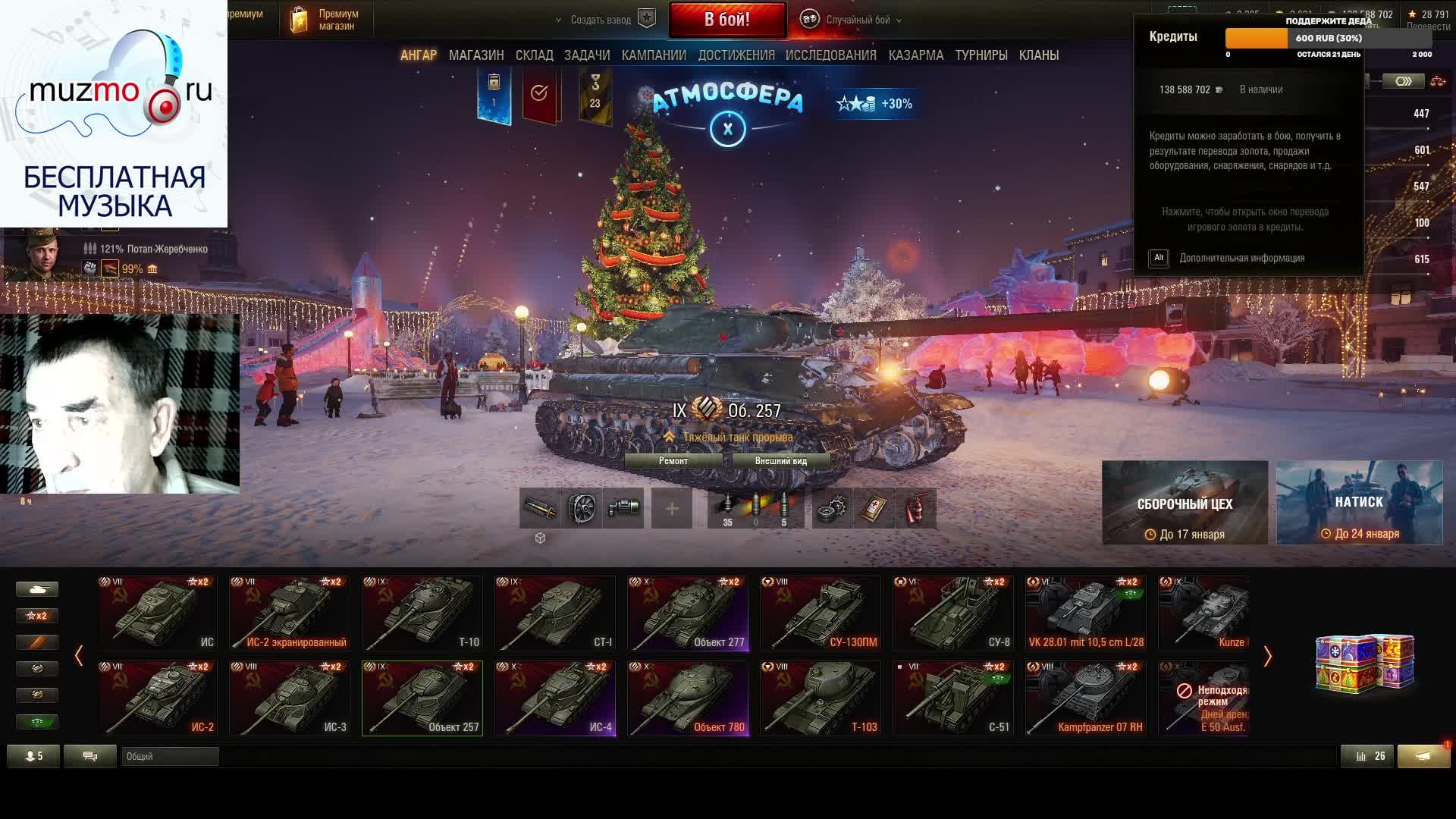Viewport: 1456px width, 819px height.
Task: Open the КЛАНЫ tab
Action: (x=1039, y=55)
